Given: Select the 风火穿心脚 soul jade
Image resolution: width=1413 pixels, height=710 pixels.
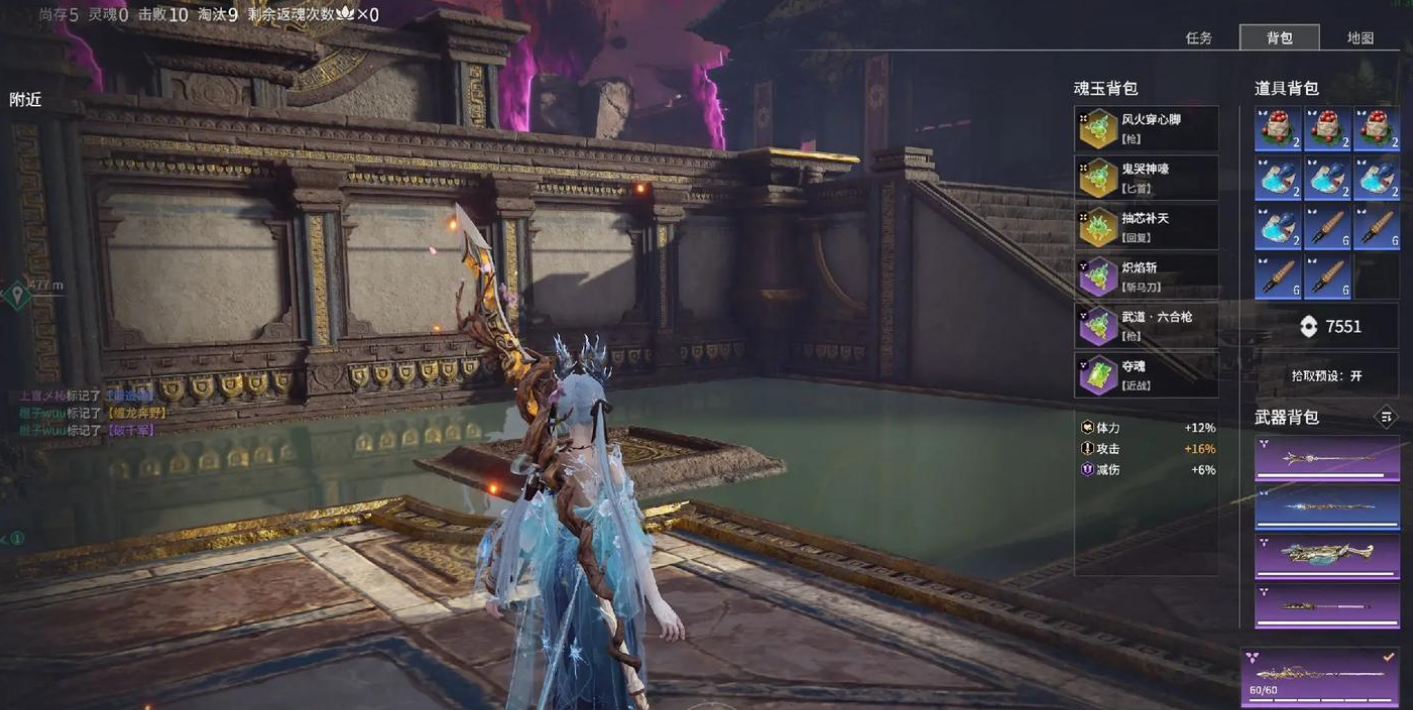Looking at the screenshot, I should tap(1146, 128).
